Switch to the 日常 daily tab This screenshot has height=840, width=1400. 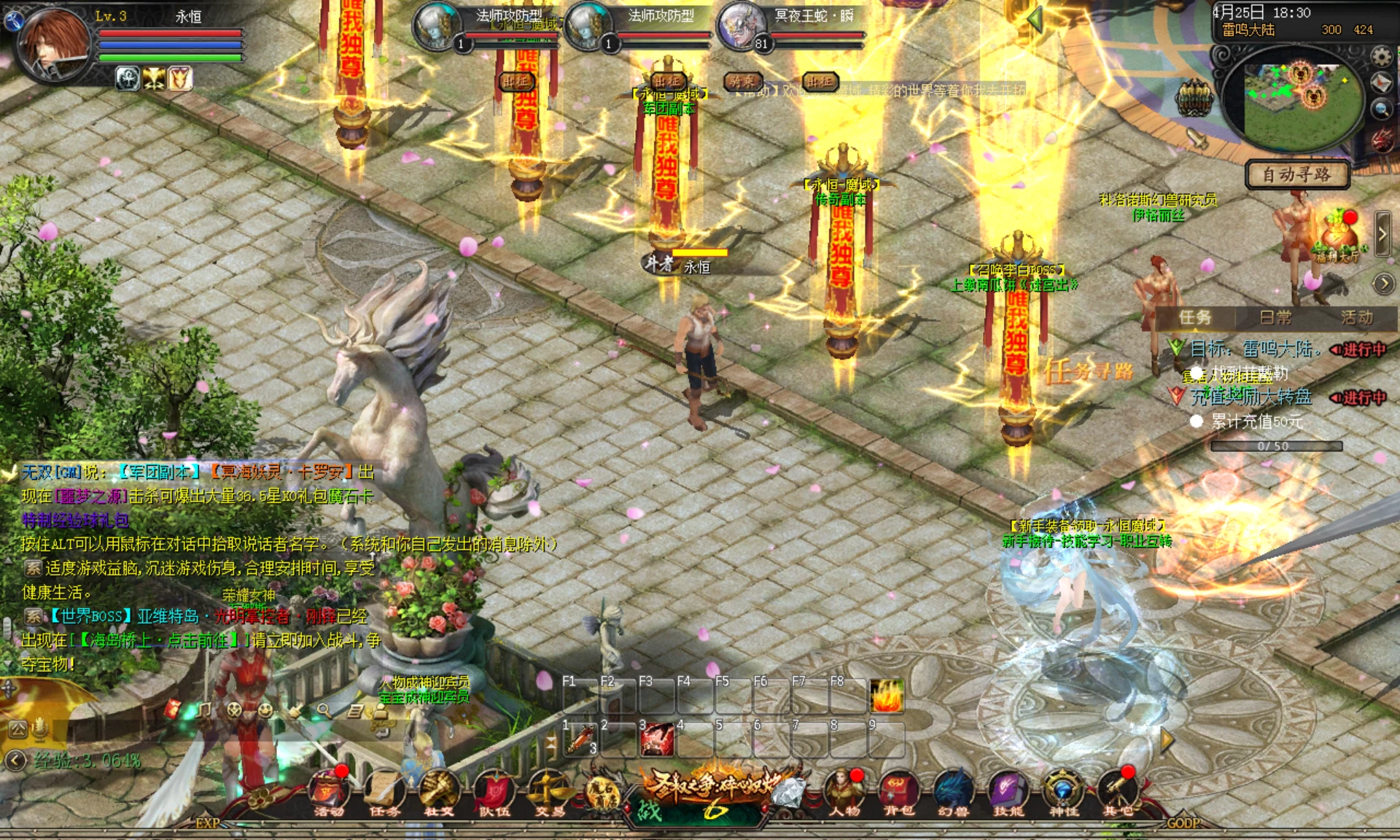[x=1276, y=318]
